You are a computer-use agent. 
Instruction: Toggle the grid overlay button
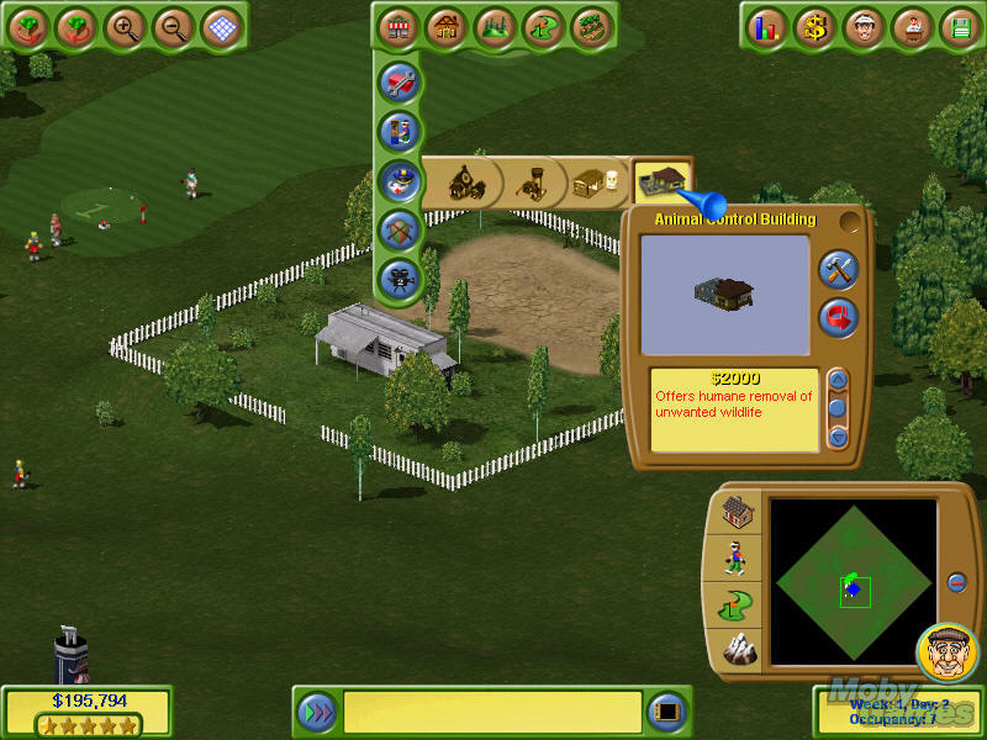tap(221, 28)
